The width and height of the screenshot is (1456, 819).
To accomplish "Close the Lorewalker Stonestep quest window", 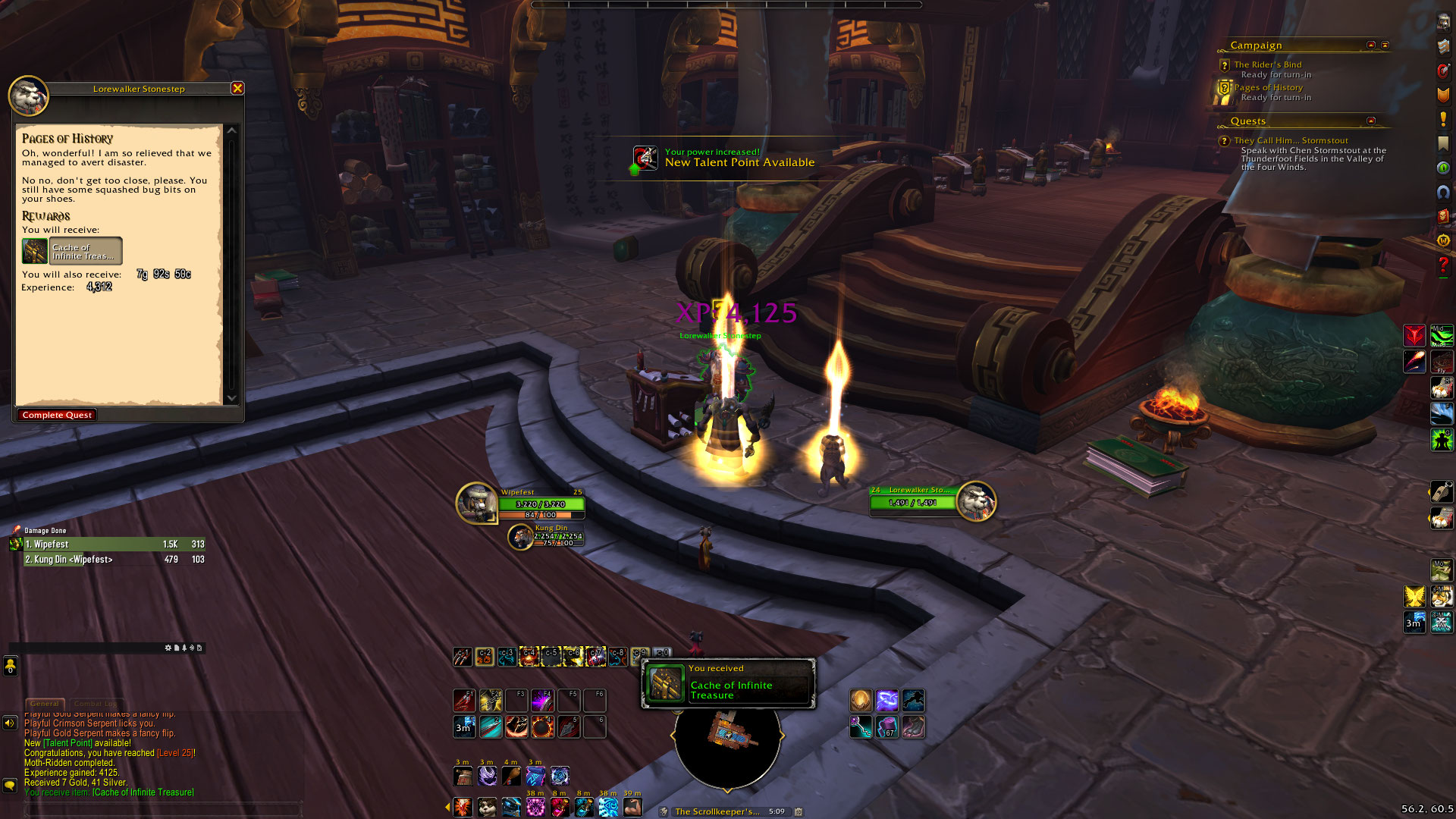I will (x=237, y=88).
